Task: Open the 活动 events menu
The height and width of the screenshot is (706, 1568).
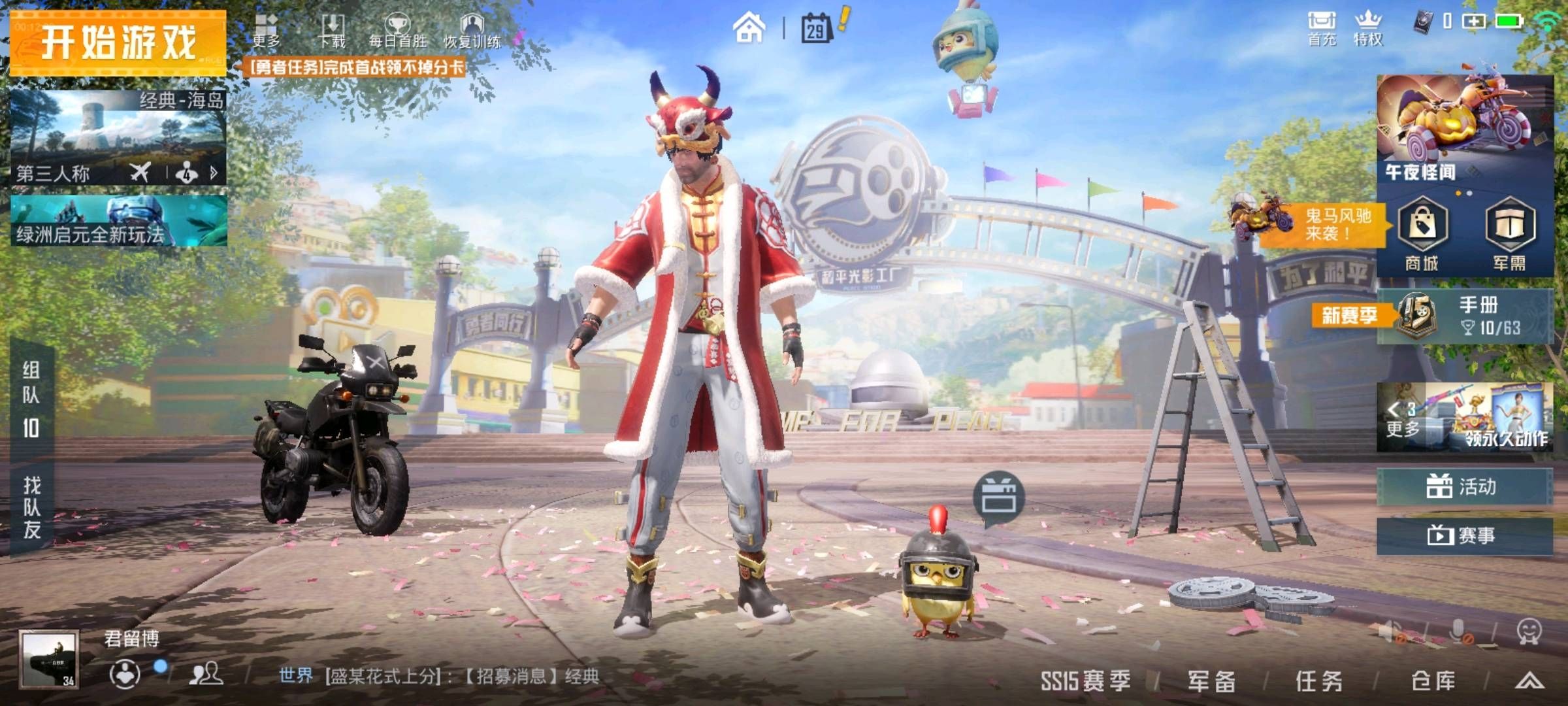Action: 1463,486
